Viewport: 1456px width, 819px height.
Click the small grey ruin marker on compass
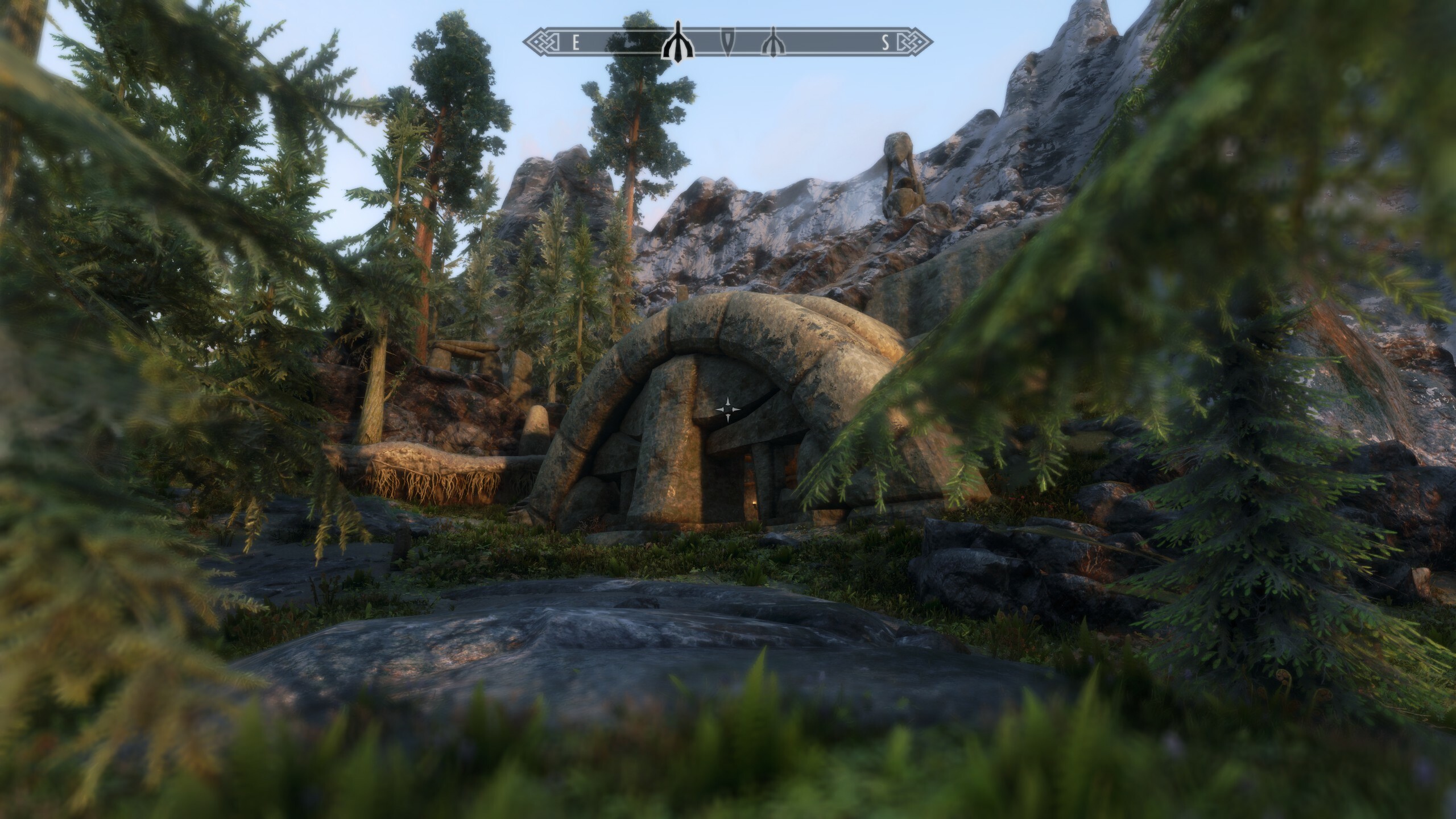773,43
